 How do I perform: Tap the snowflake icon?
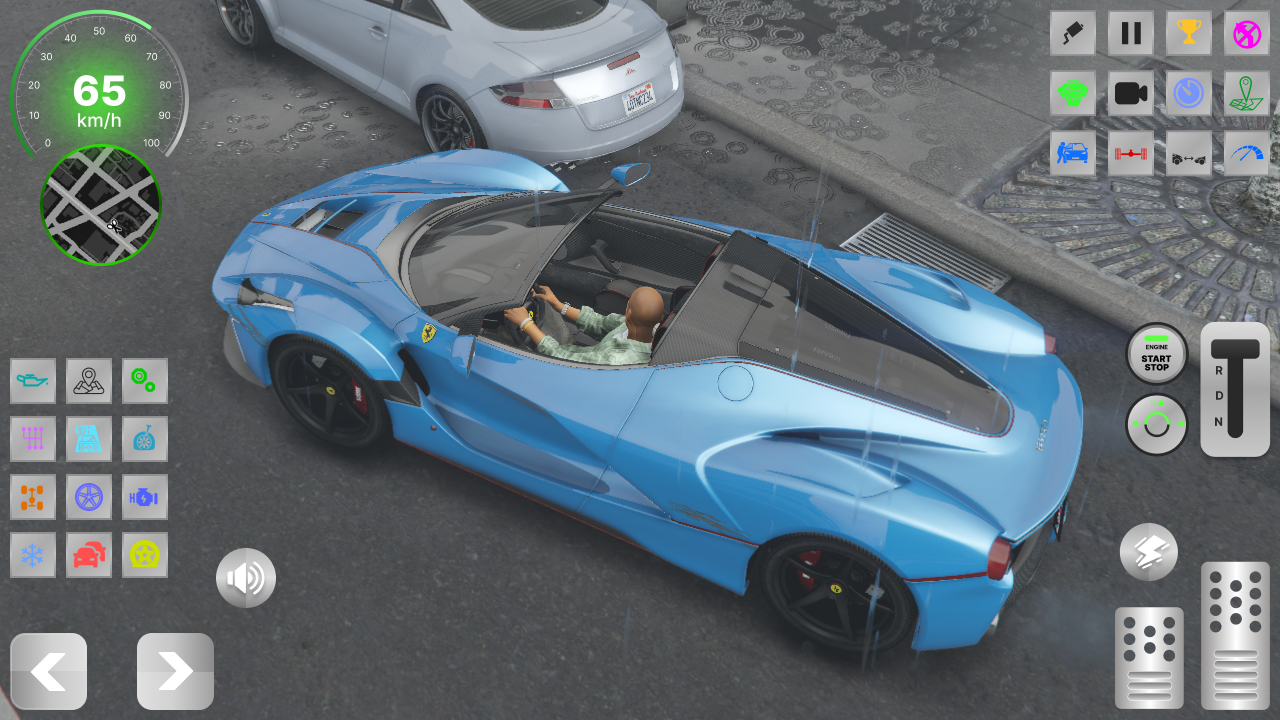tap(33, 555)
